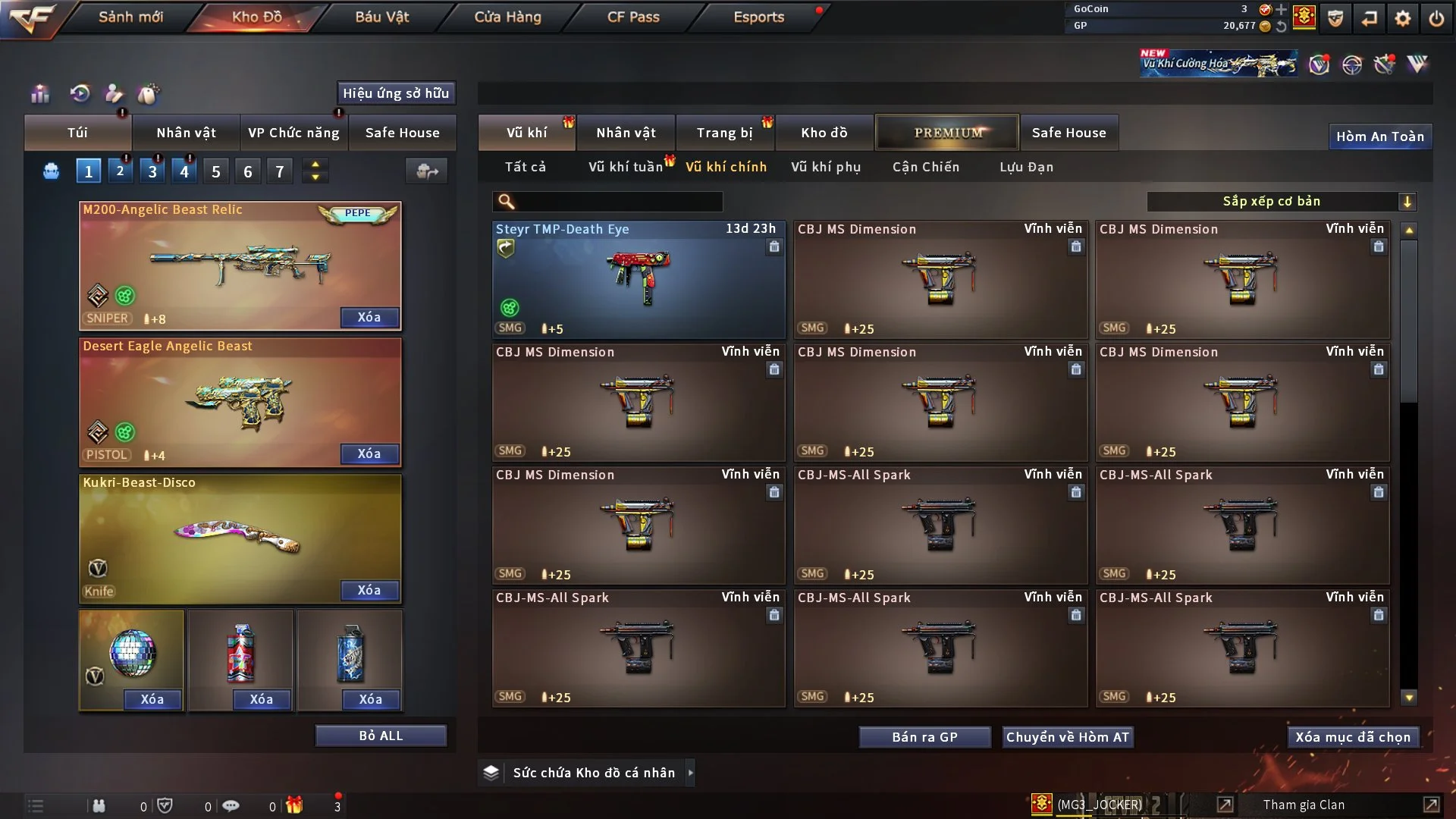Image resolution: width=1456 pixels, height=819 pixels.
Task: Remove the M200-Angelic Beast Relic with Xóa
Action: click(x=369, y=318)
